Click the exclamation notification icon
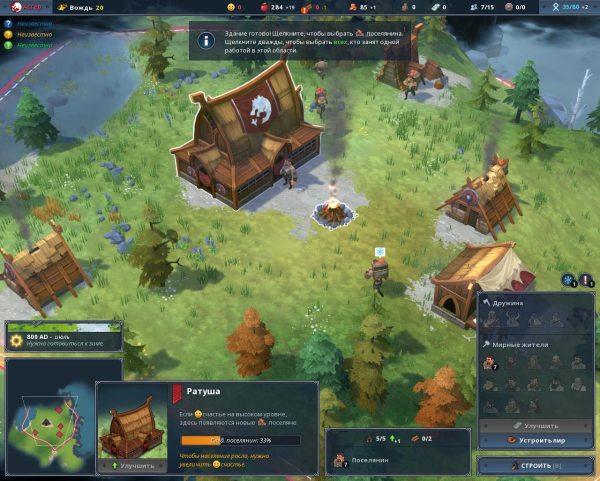The height and width of the screenshot is (481, 600). click(x=587, y=281)
